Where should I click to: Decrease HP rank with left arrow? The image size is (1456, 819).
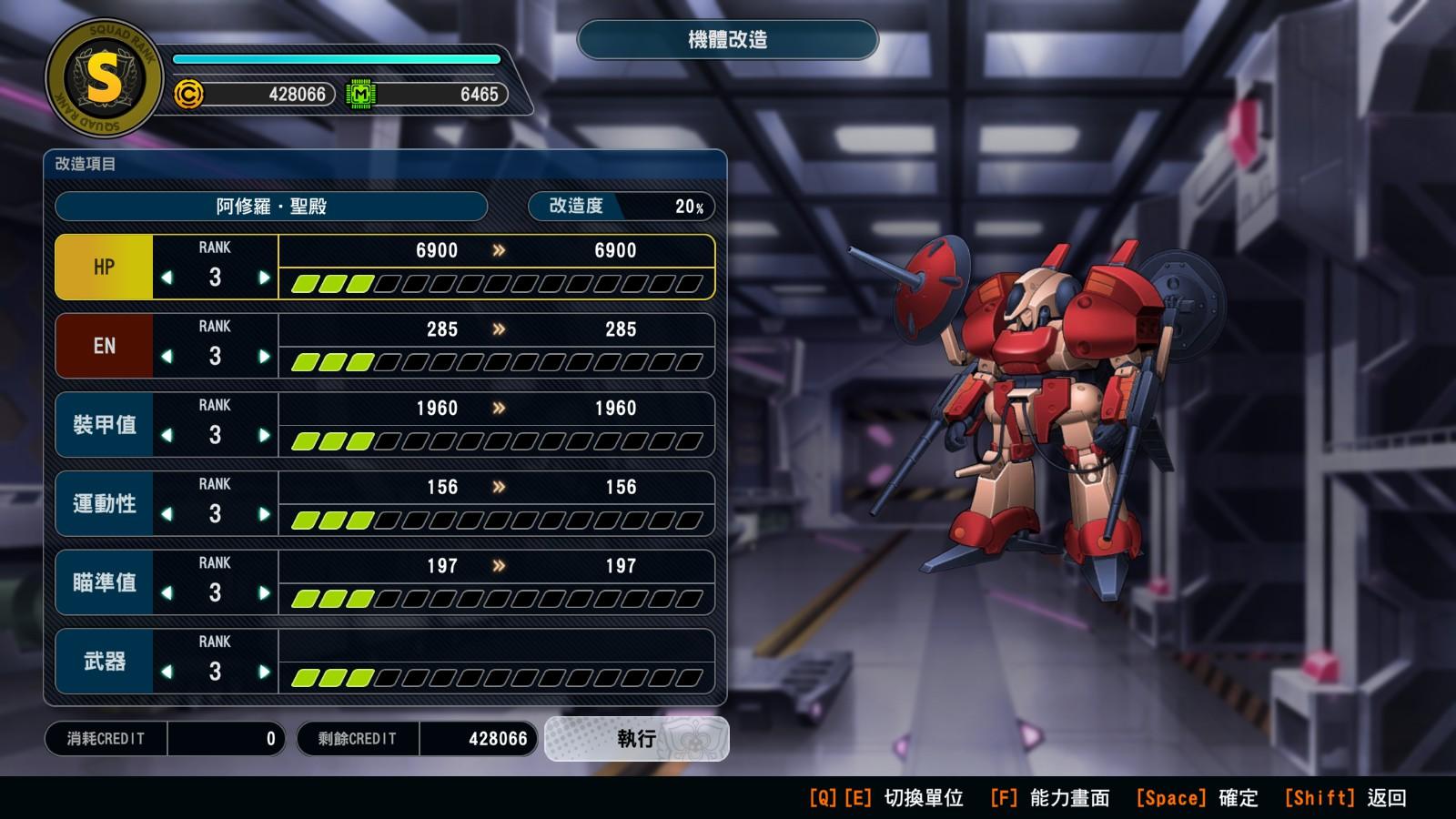click(x=167, y=278)
